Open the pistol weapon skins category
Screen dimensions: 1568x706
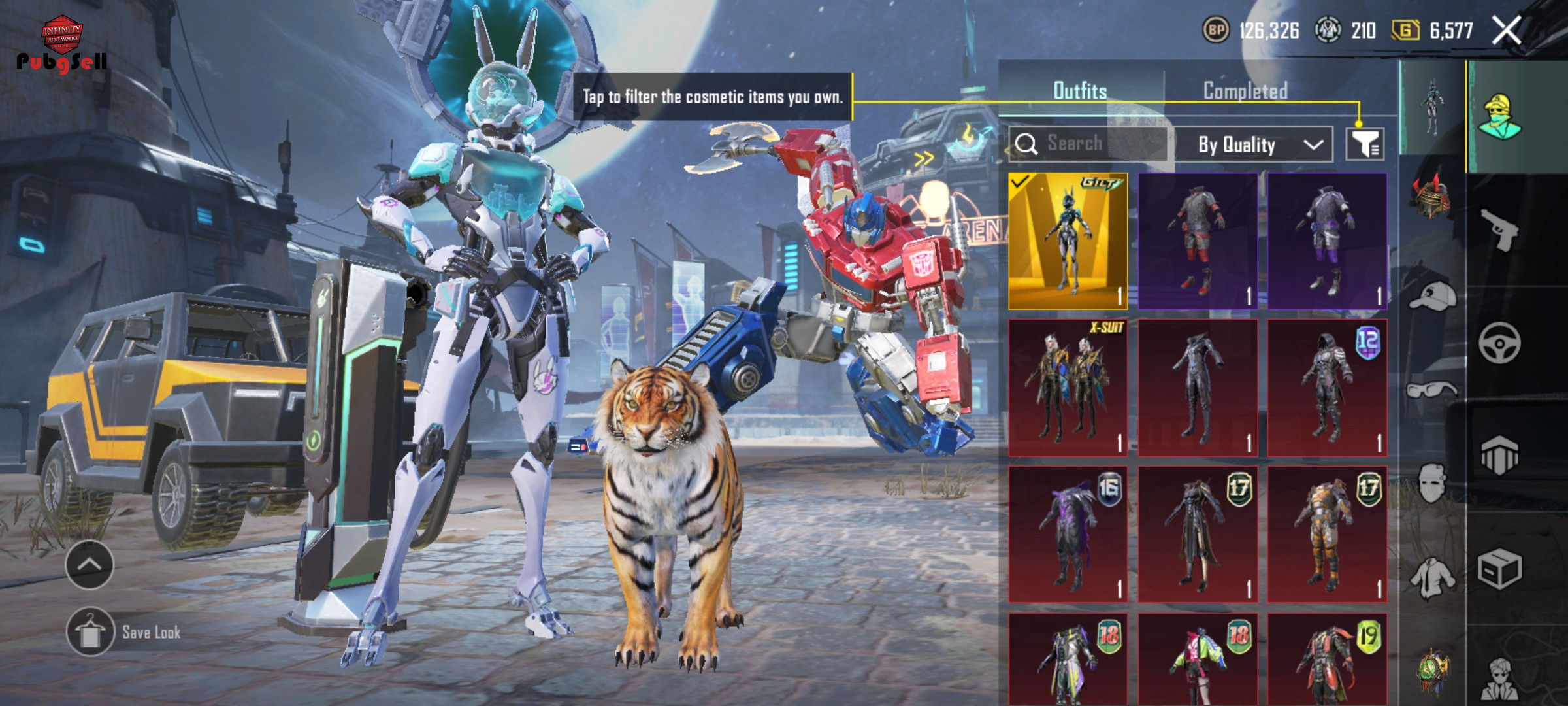1499,229
